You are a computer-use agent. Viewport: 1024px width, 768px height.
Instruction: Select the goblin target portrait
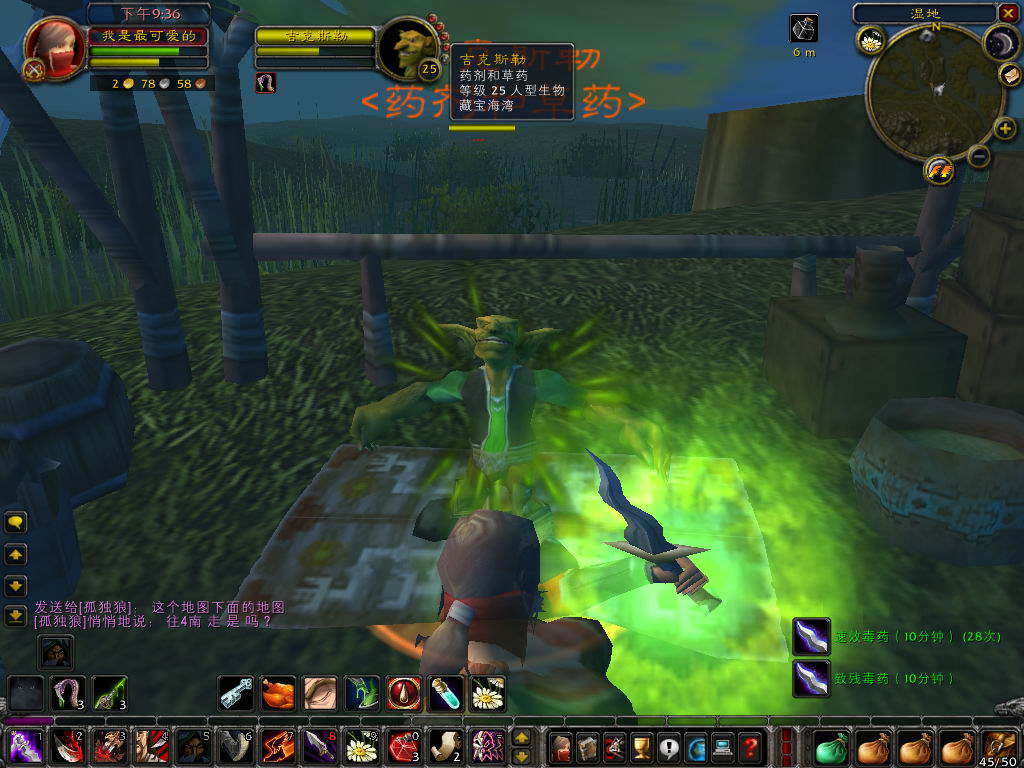click(x=409, y=49)
